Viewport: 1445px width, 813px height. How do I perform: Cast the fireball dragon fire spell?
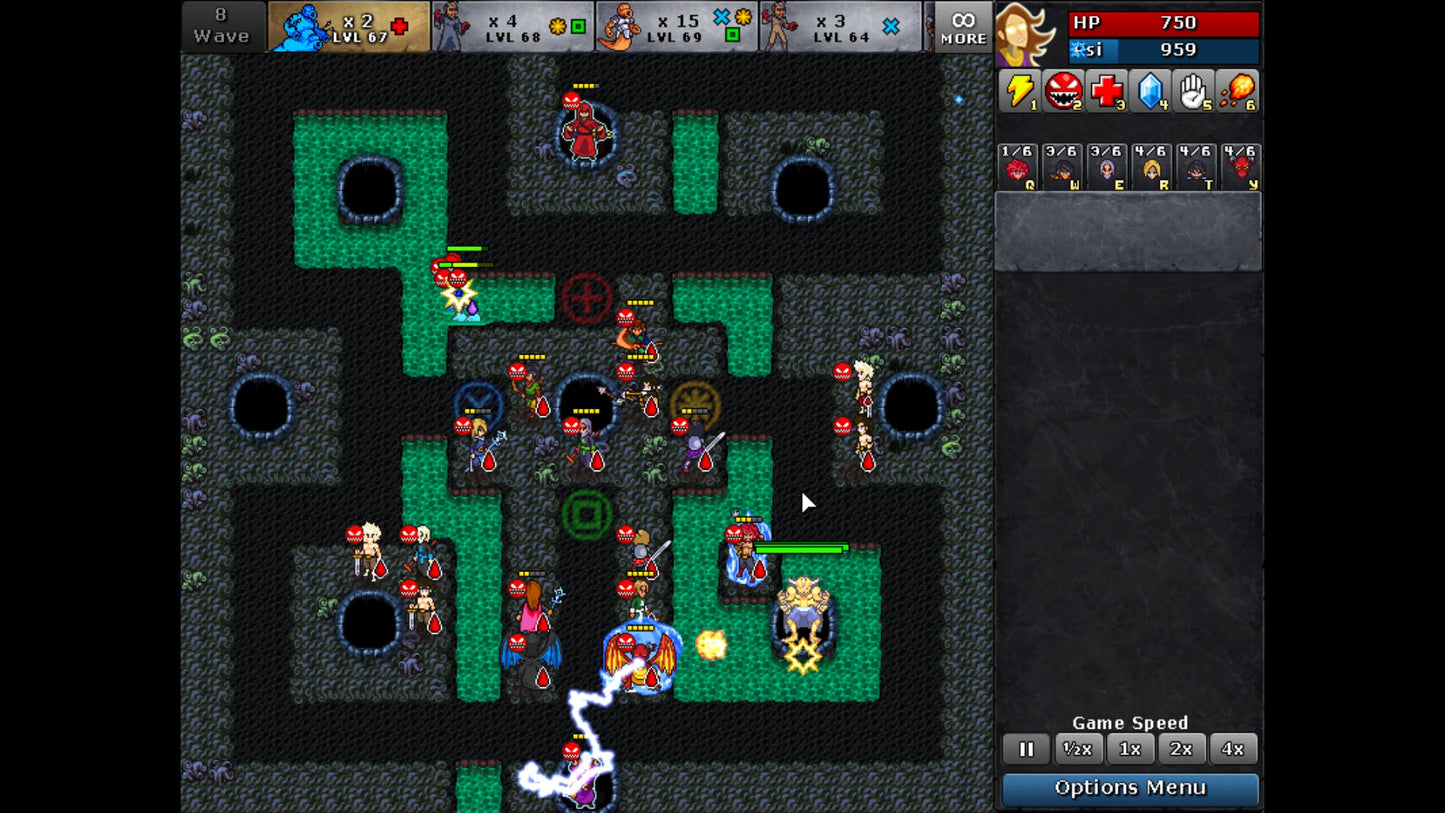[1239, 92]
